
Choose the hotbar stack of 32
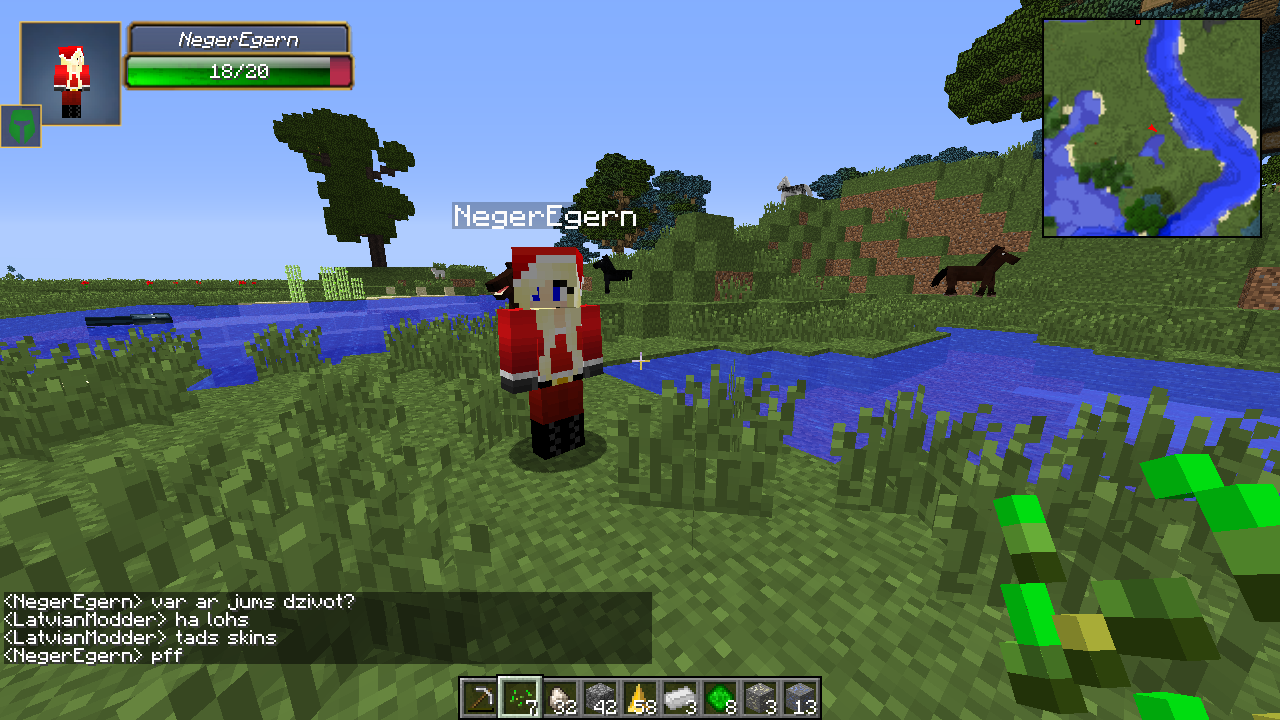click(x=560, y=697)
